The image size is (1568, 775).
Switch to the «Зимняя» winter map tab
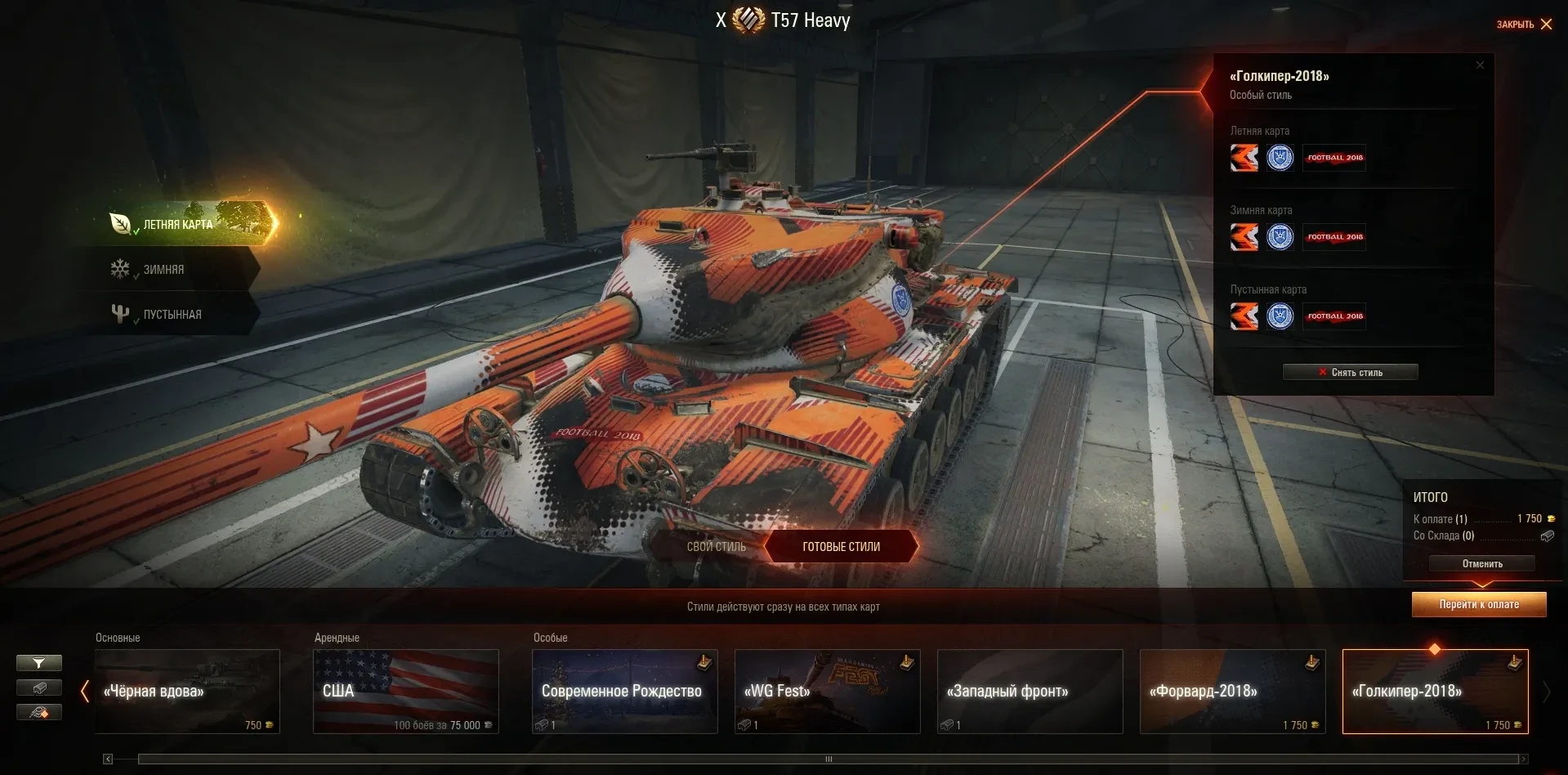(163, 270)
